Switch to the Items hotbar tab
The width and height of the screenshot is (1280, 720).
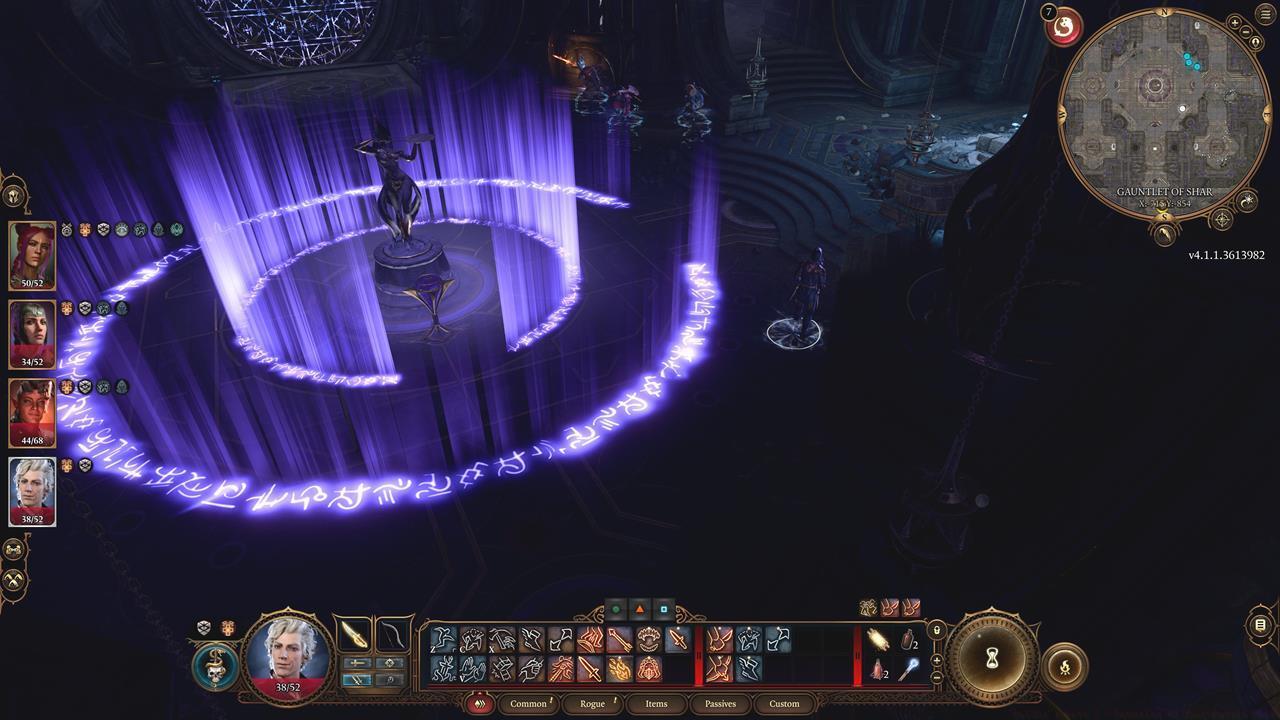657,704
